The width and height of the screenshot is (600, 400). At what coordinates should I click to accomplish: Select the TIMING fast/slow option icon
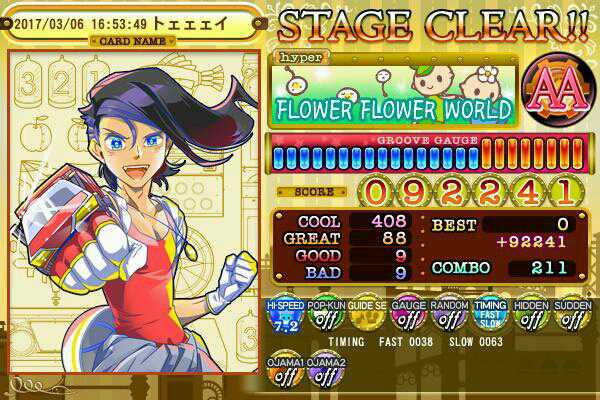click(490, 316)
